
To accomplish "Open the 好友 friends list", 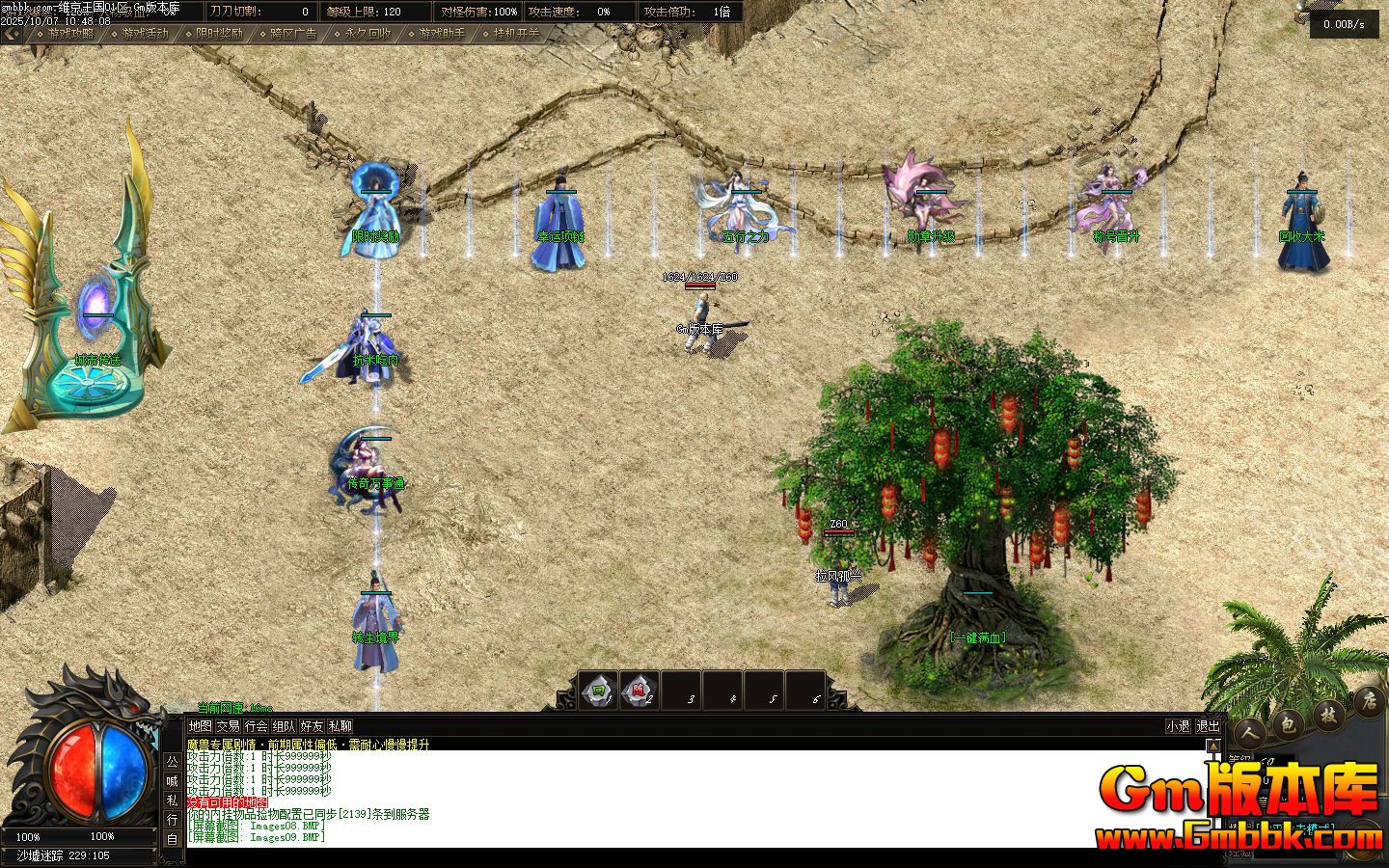I will (x=312, y=726).
